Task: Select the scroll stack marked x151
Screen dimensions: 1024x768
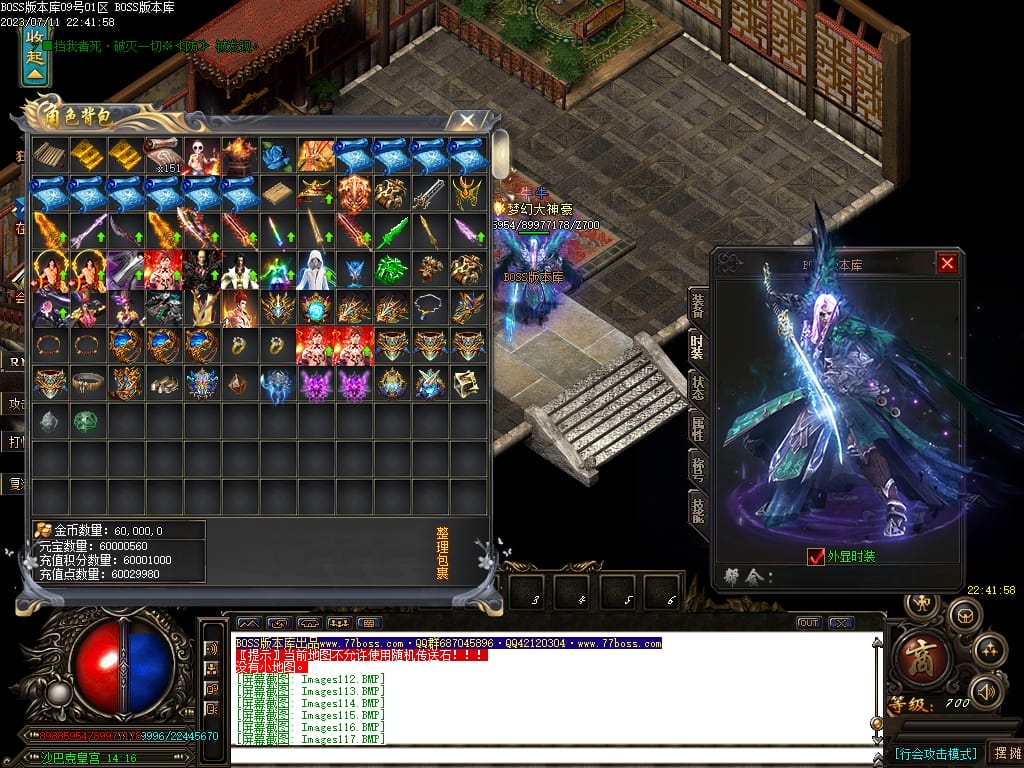Action: point(162,155)
